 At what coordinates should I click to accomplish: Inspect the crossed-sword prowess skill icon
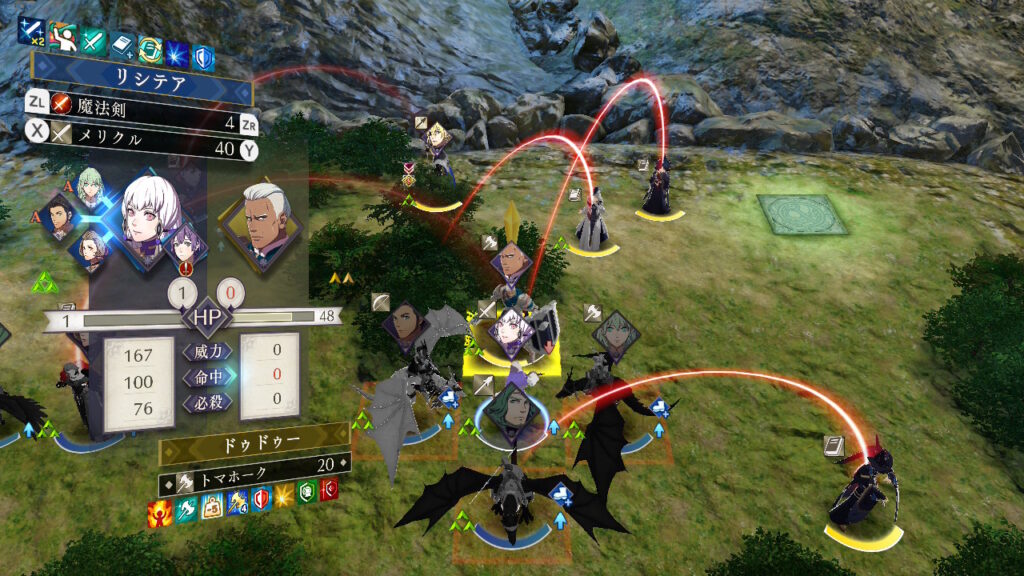(93, 42)
